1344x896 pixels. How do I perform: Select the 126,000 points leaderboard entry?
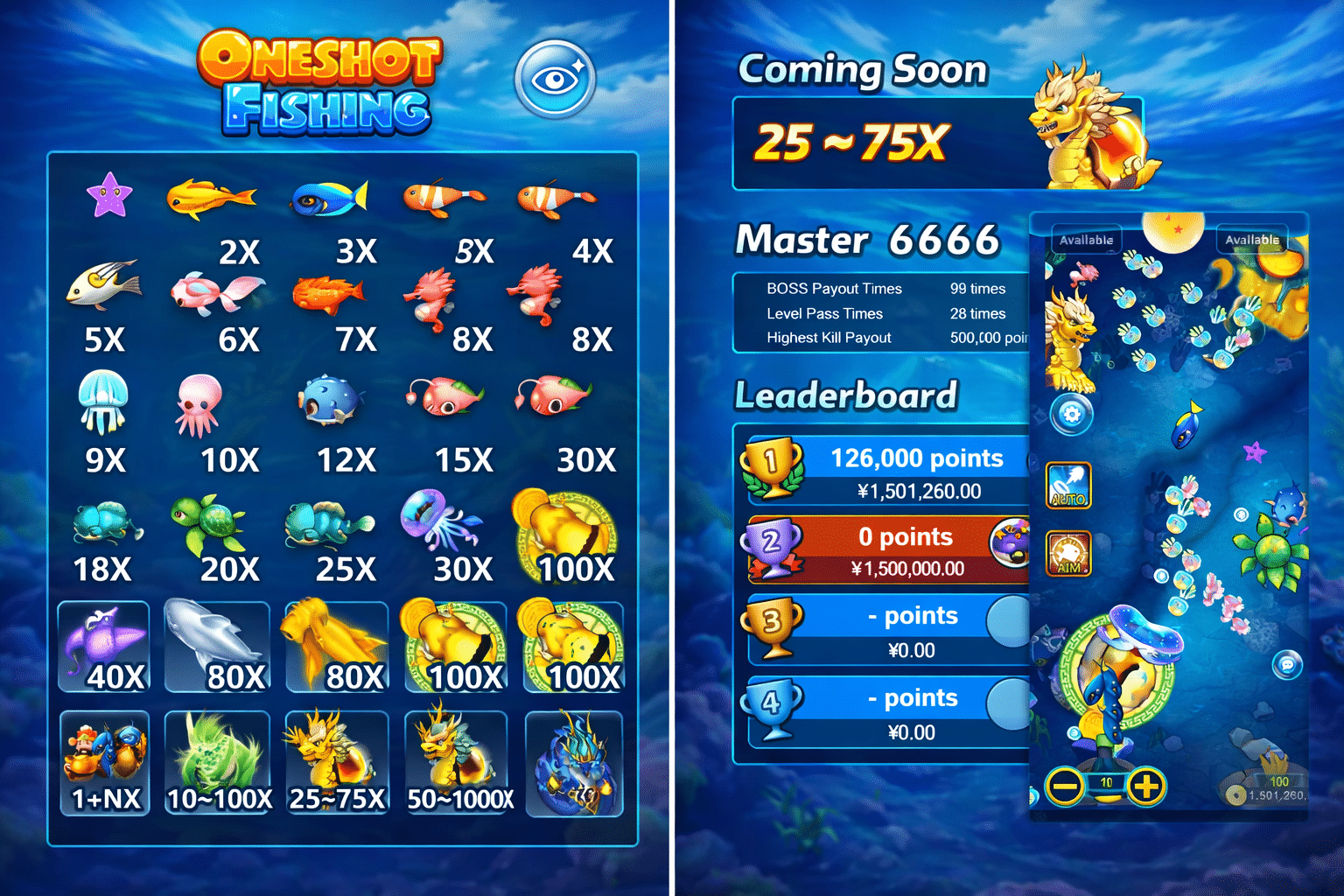[x=917, y=458]
